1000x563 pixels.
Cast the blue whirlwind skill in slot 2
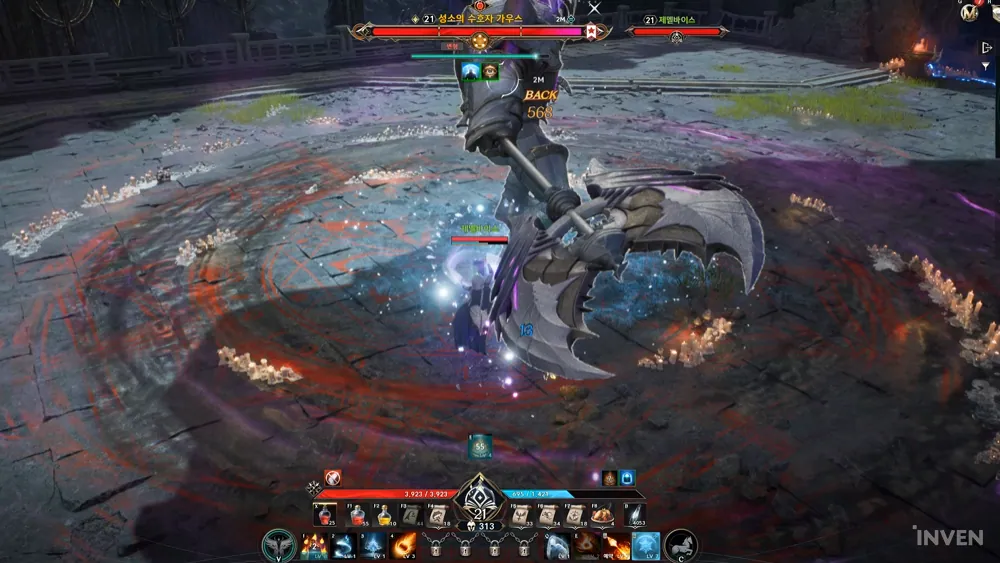pyautogui.click(x=344, y=546)
